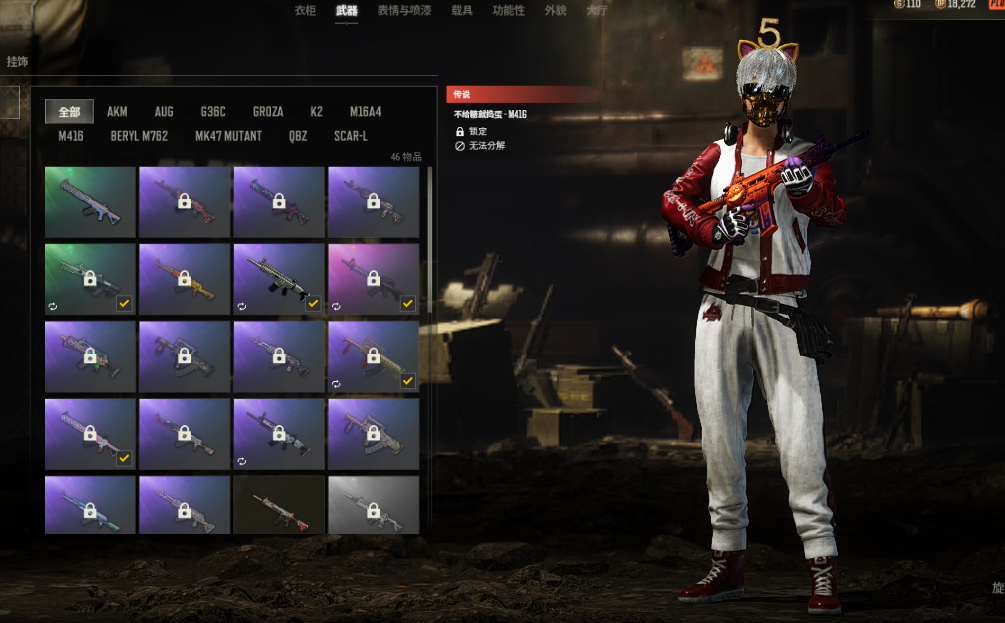Open the 外貌 appearance section
This screenshot has height=623, width=1005.
555,10
